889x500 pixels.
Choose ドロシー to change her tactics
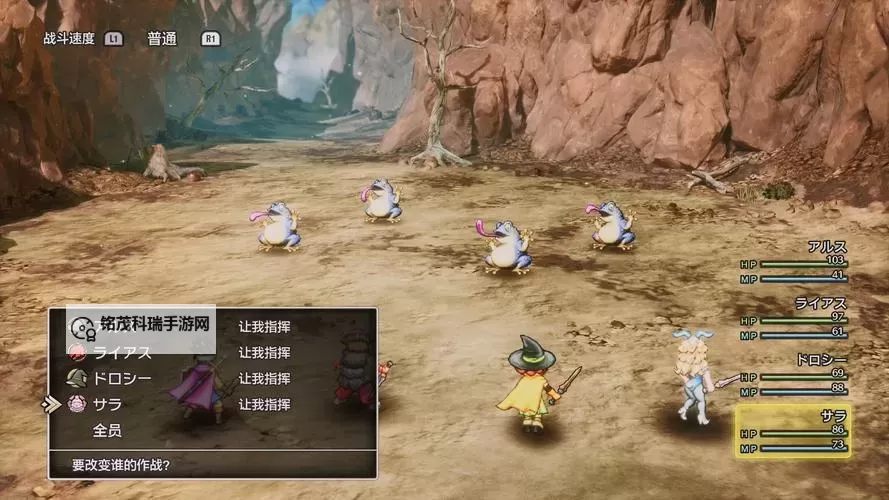(122, 378)
